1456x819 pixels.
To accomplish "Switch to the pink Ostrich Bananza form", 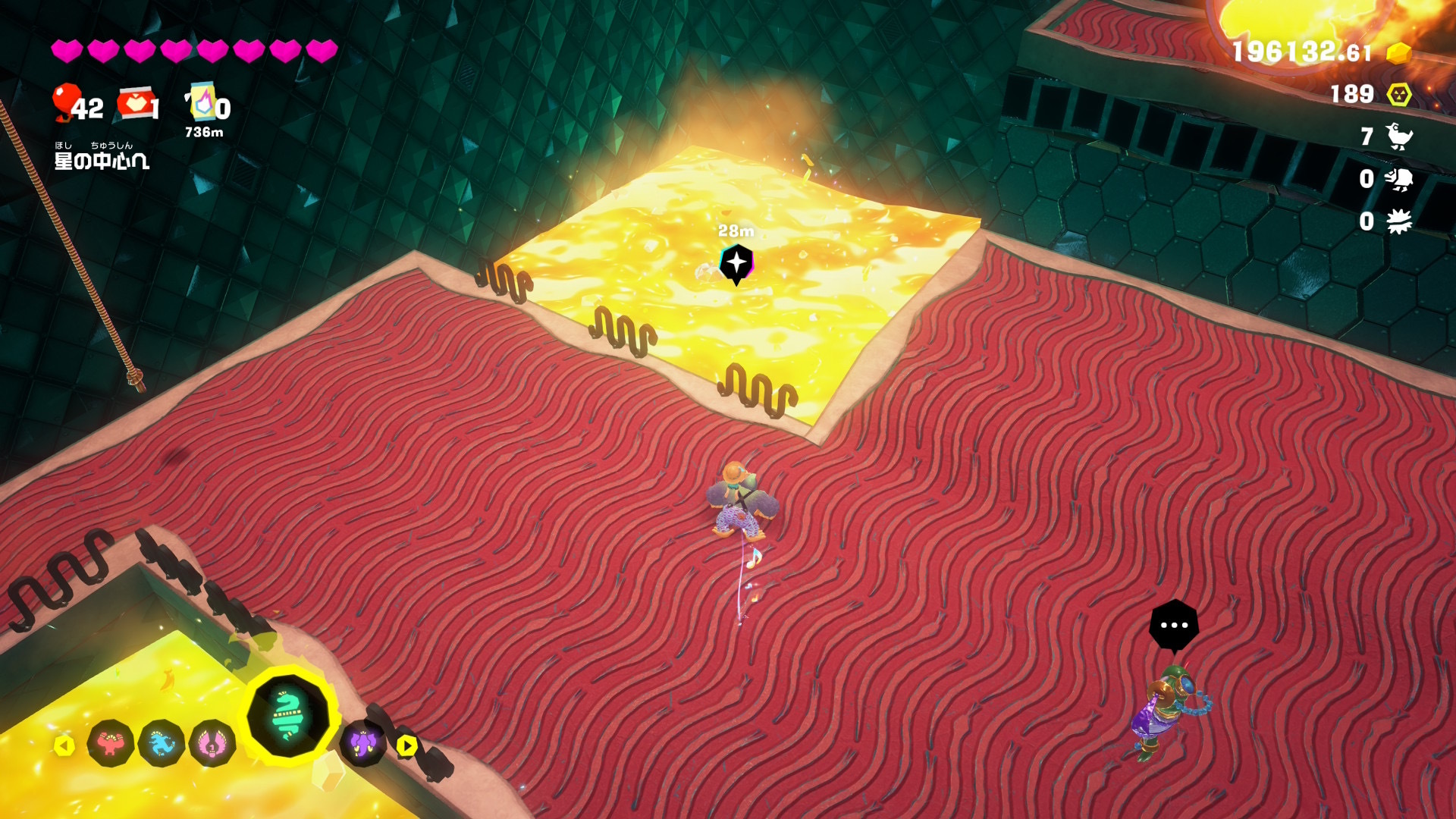I will (x=212, y=744).
